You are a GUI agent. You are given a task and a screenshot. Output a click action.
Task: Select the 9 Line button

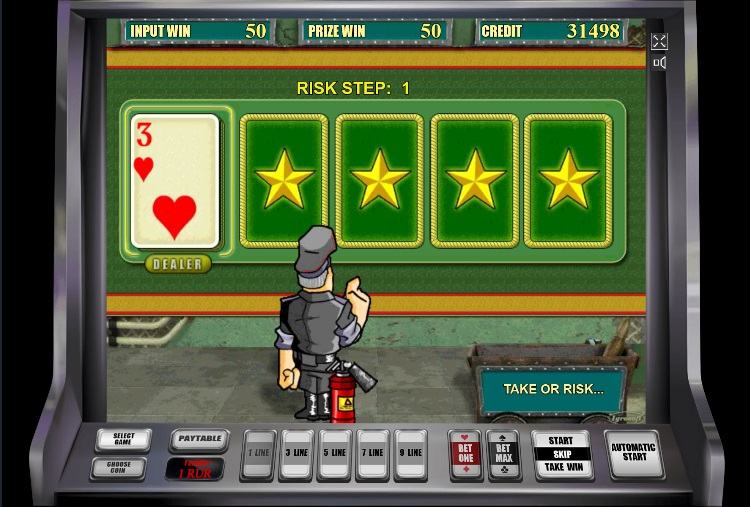(410, 453)
